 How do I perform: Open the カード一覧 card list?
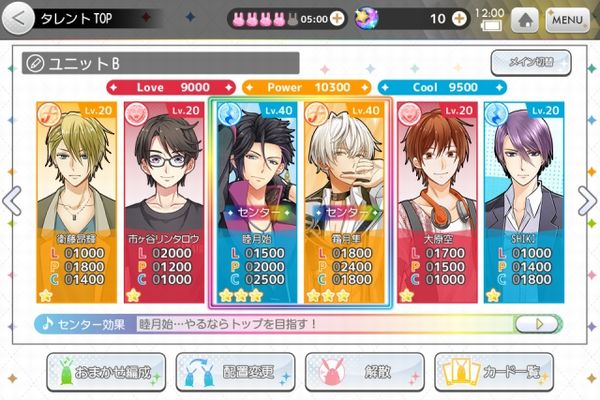[x=495, y=372]
